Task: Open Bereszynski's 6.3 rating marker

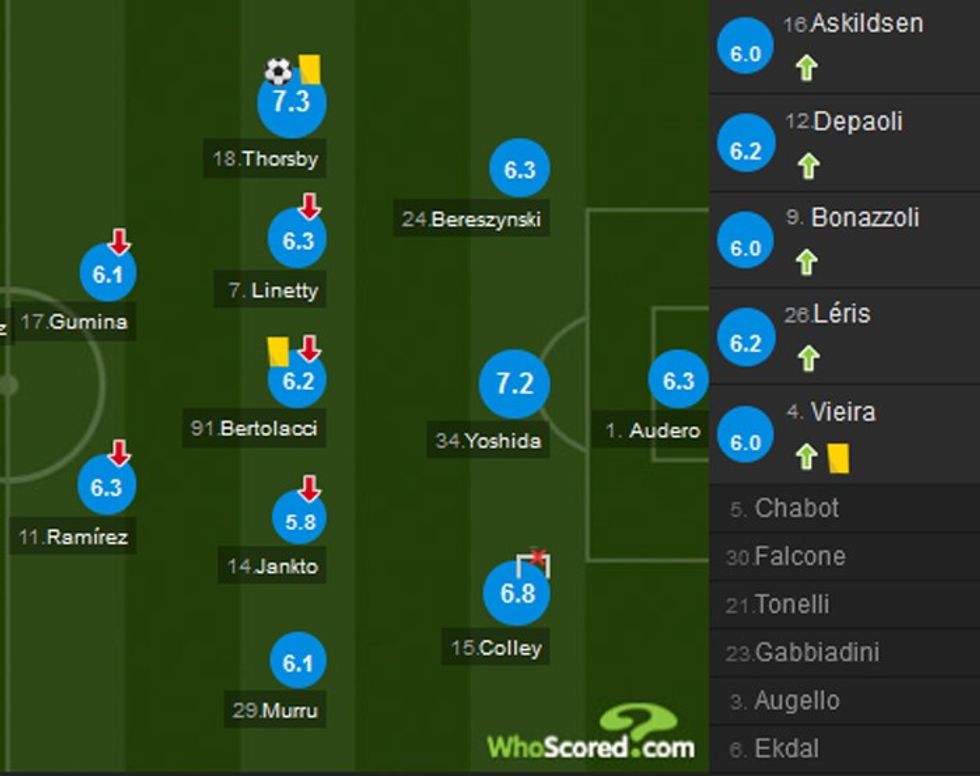Action: 519,170
